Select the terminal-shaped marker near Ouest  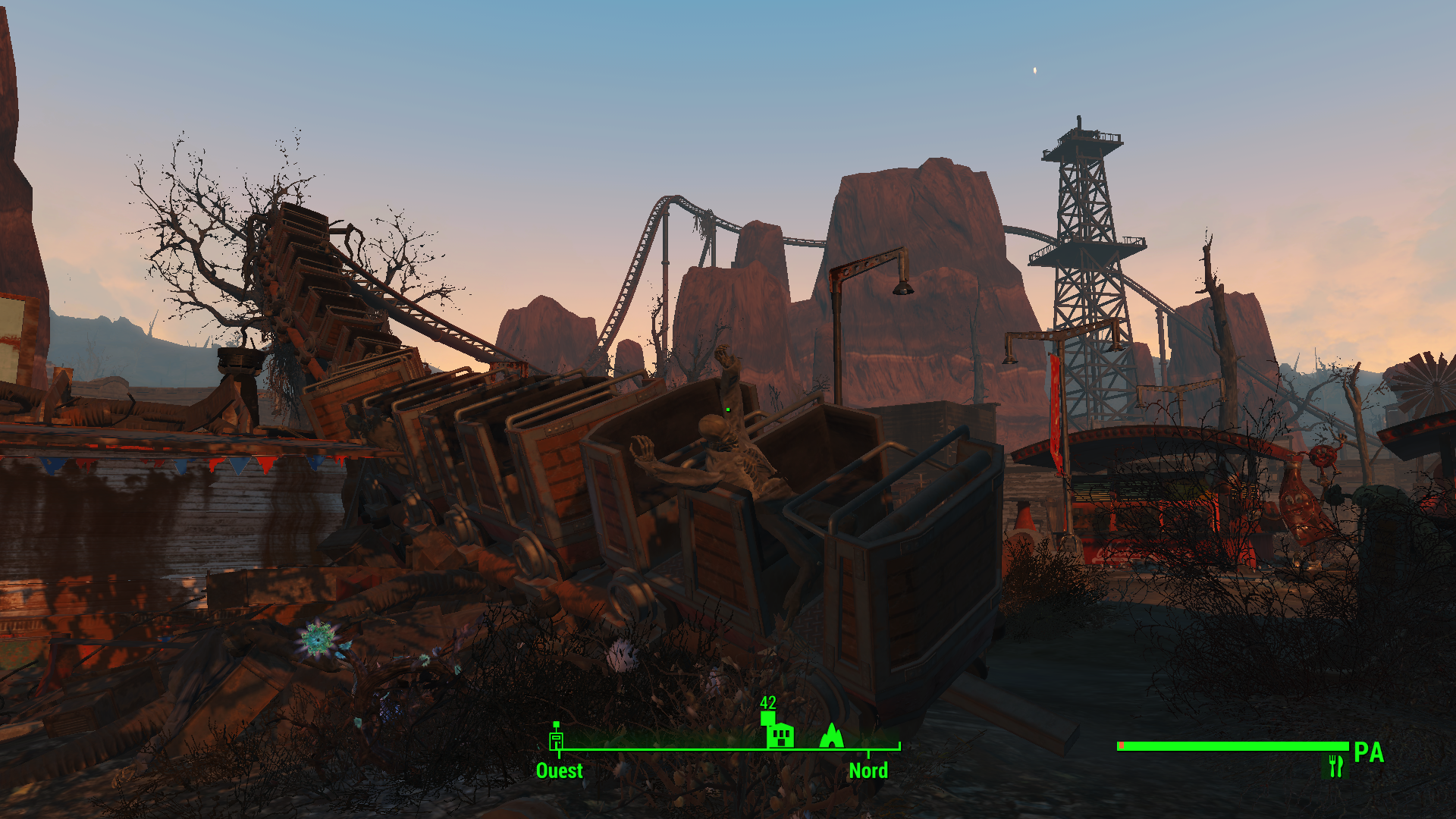557,738
